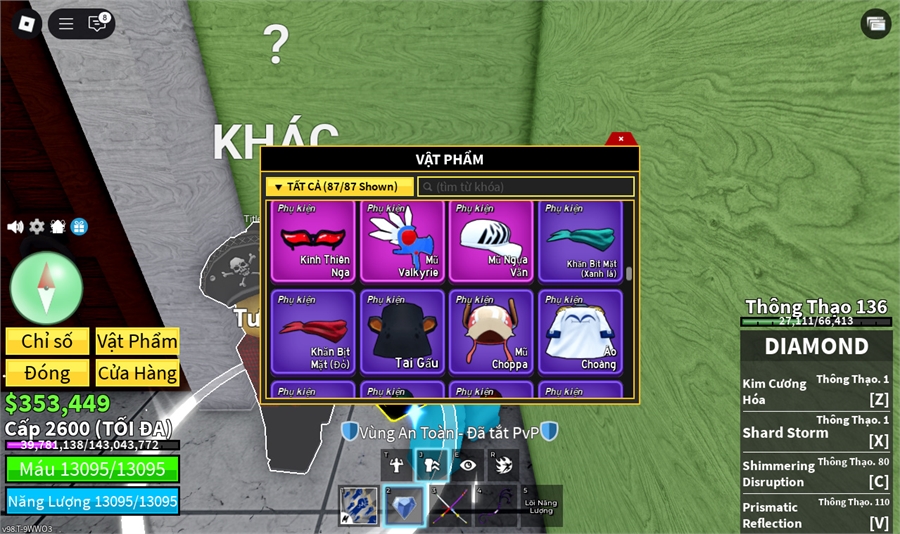This screenshot has width=900, height=534.
Task: Select the red Khăn Bịt Mắt (Đỏ) item
Action: pos(313,331)
